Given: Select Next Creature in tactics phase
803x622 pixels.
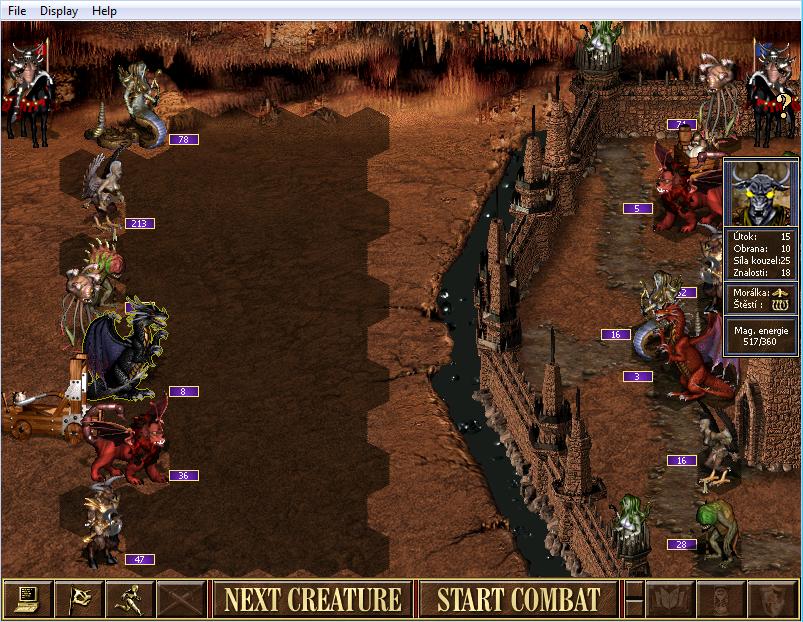Looking at the screenshot, I should (312, 599).
